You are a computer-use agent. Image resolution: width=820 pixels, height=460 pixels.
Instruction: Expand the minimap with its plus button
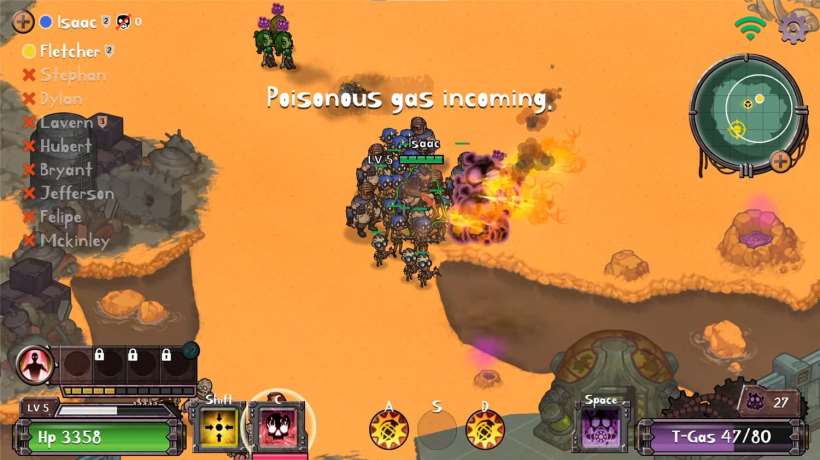click(x=779, y=159)
